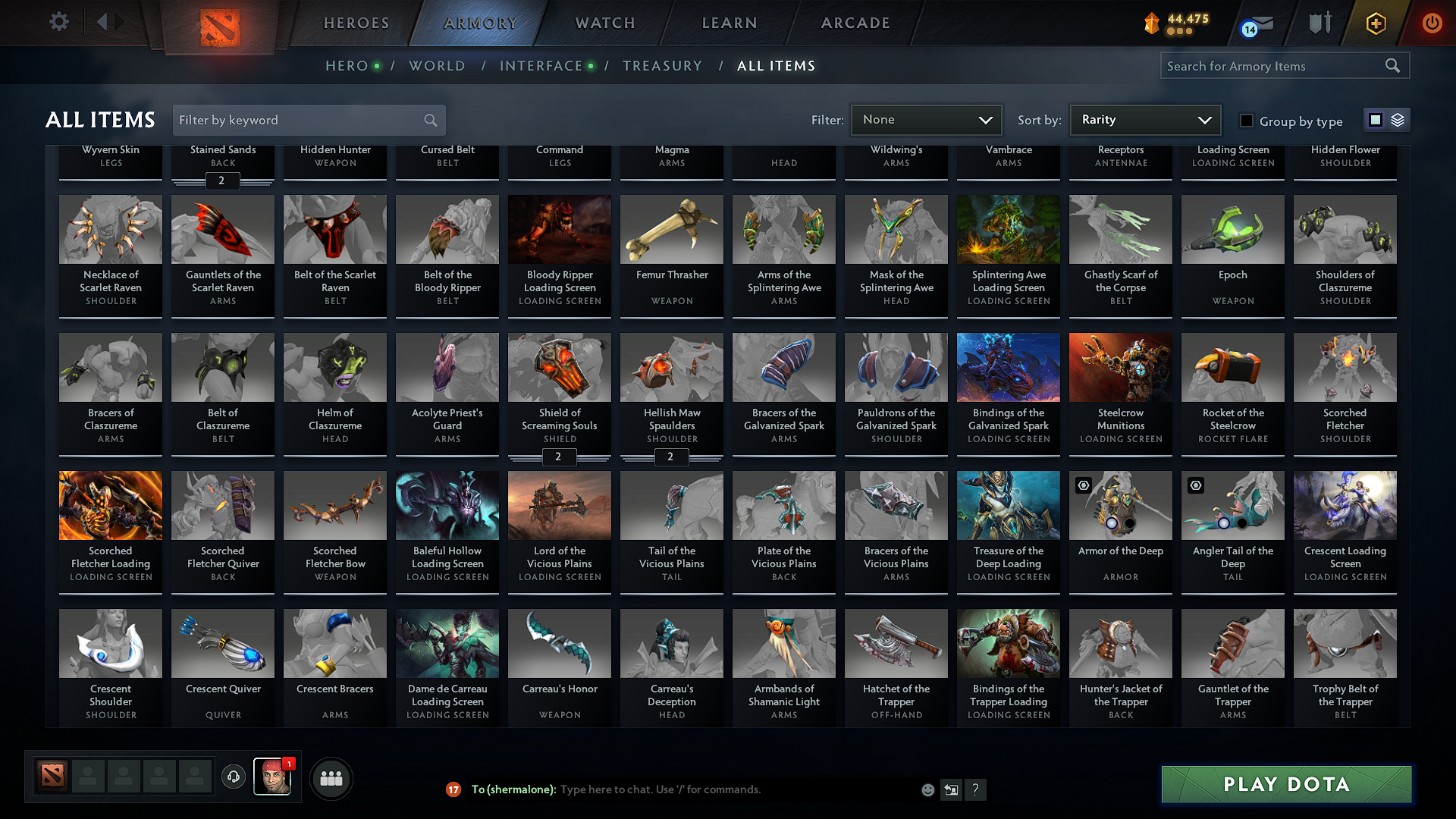Click the PLAY DOTA button

pyautogui.click(x=1285, y=784)
